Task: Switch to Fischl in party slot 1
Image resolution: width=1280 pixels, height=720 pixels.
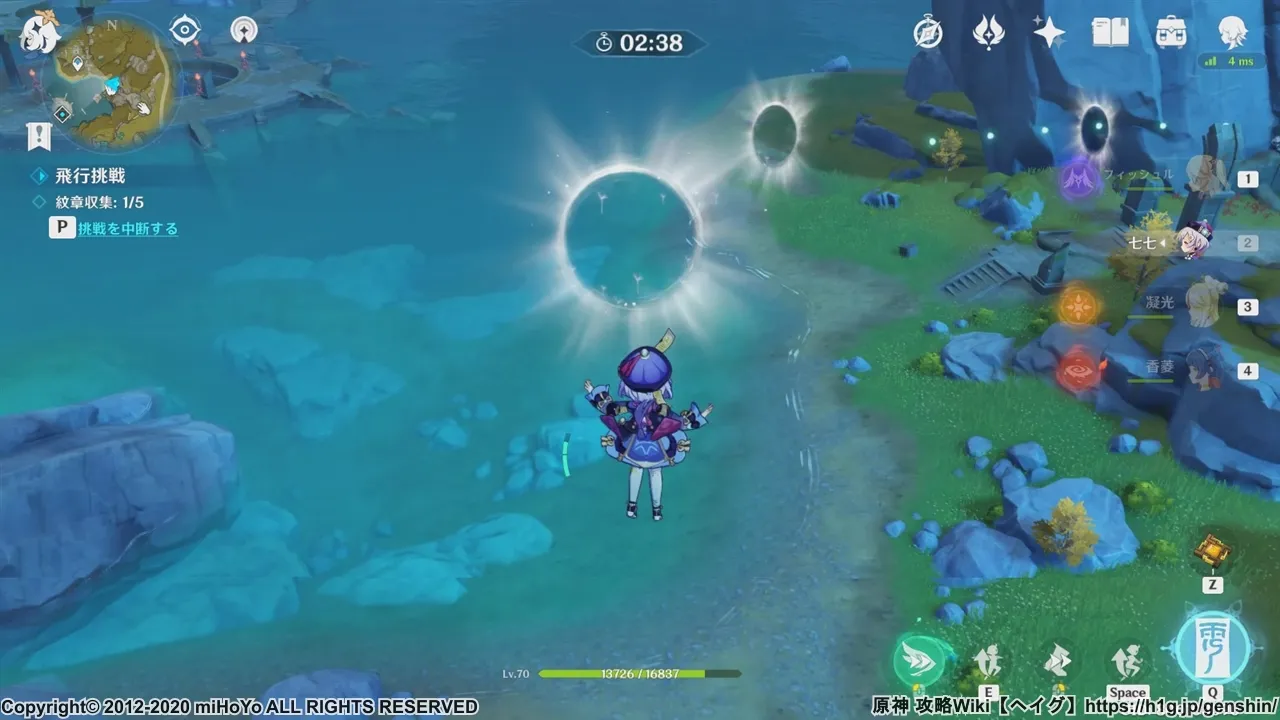Action: [1246, 178]
